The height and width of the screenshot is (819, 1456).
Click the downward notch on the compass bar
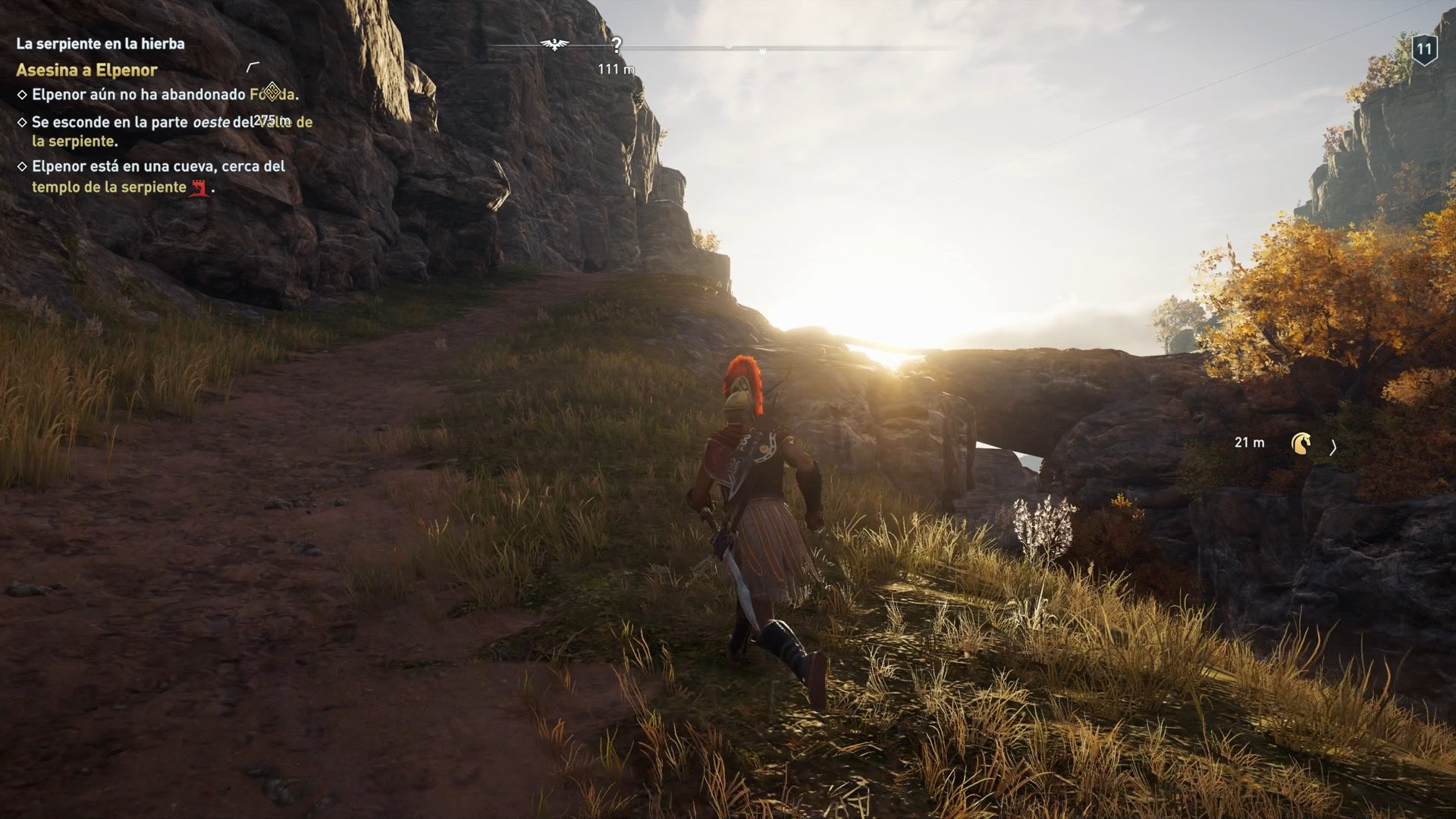[730, 47]
